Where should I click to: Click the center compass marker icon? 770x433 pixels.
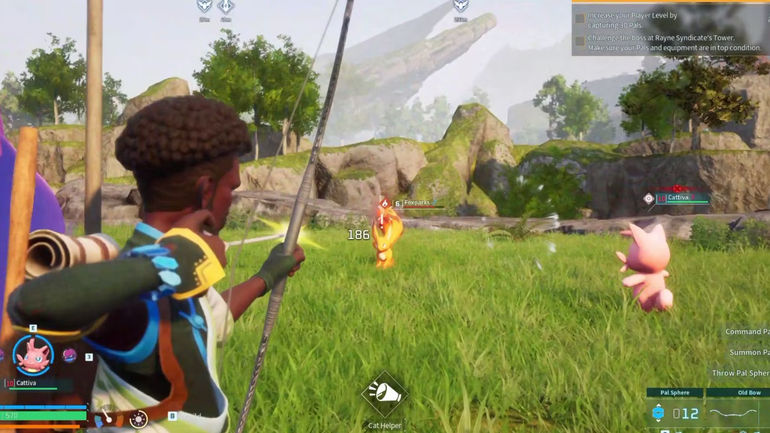226,7
